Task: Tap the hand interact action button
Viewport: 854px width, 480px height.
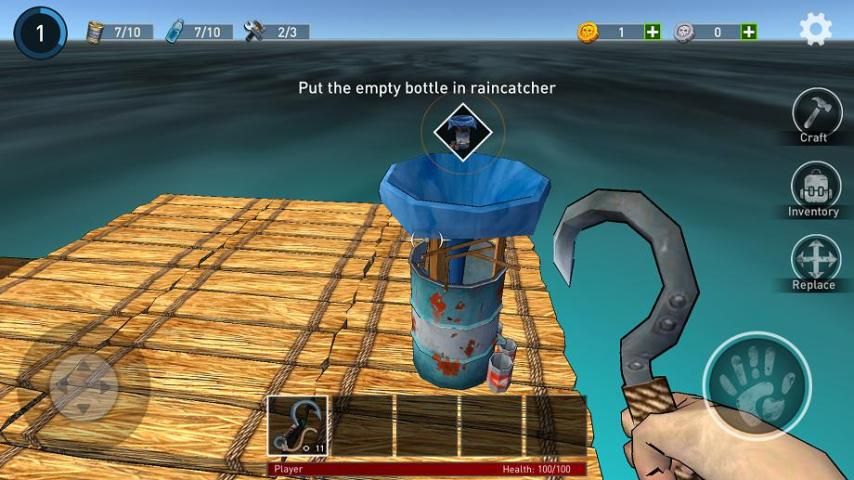Action: click(x=756, y=383)
